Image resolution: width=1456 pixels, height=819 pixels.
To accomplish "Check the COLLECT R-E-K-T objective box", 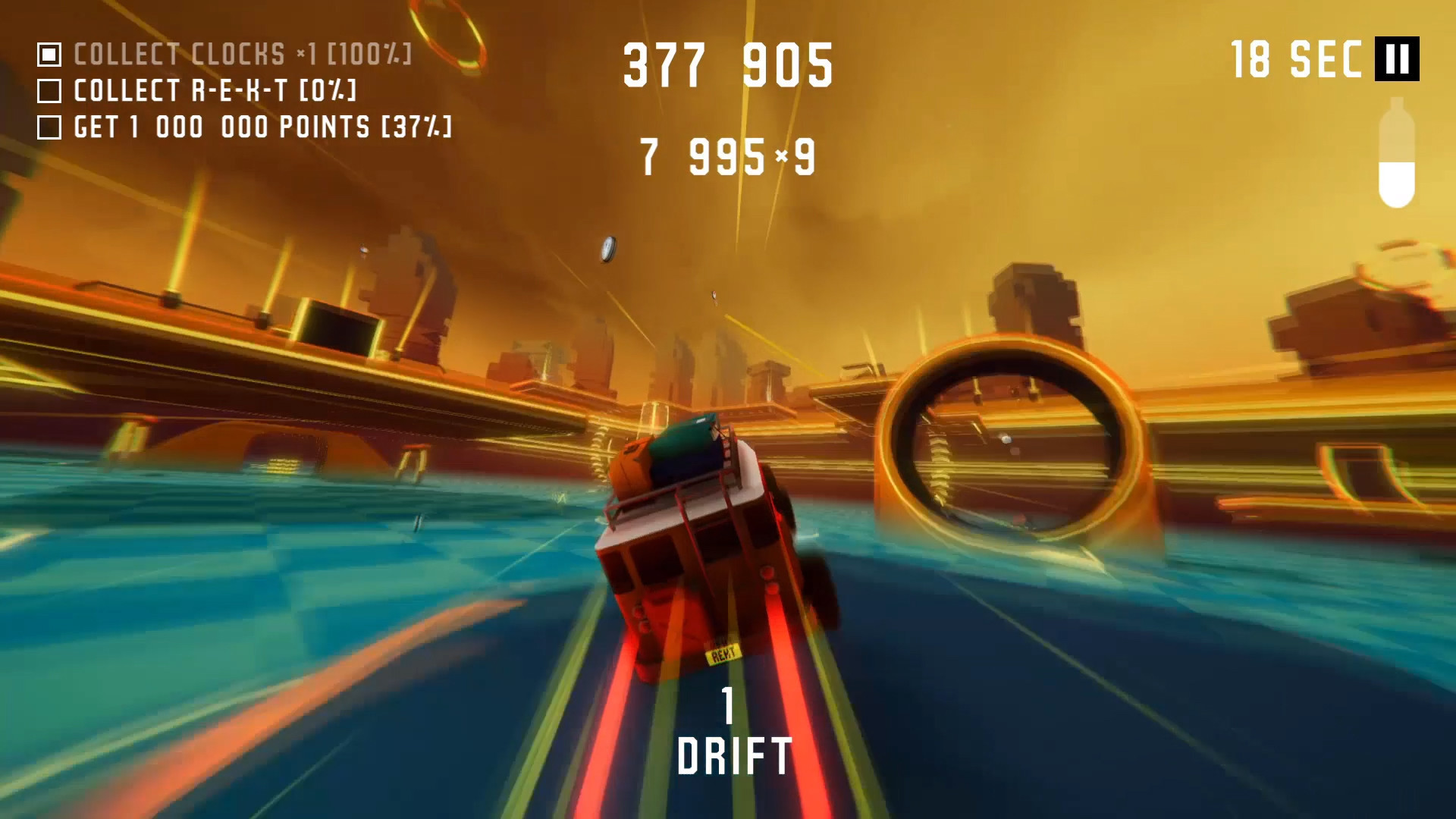I will pyautogui.click(x=50, y=91).
